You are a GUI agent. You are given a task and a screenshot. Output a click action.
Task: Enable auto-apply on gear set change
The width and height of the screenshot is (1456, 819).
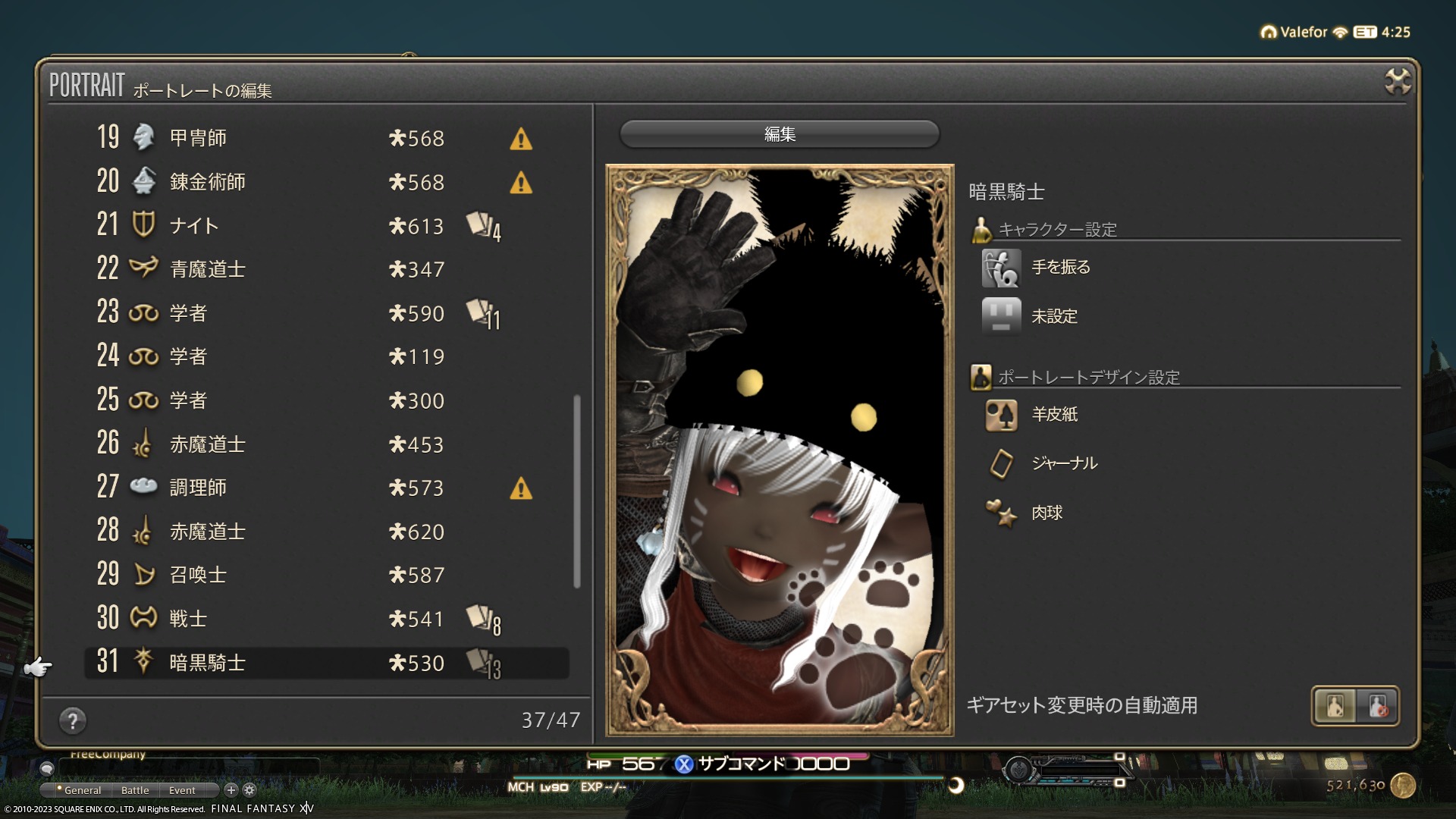point(1335,706)
